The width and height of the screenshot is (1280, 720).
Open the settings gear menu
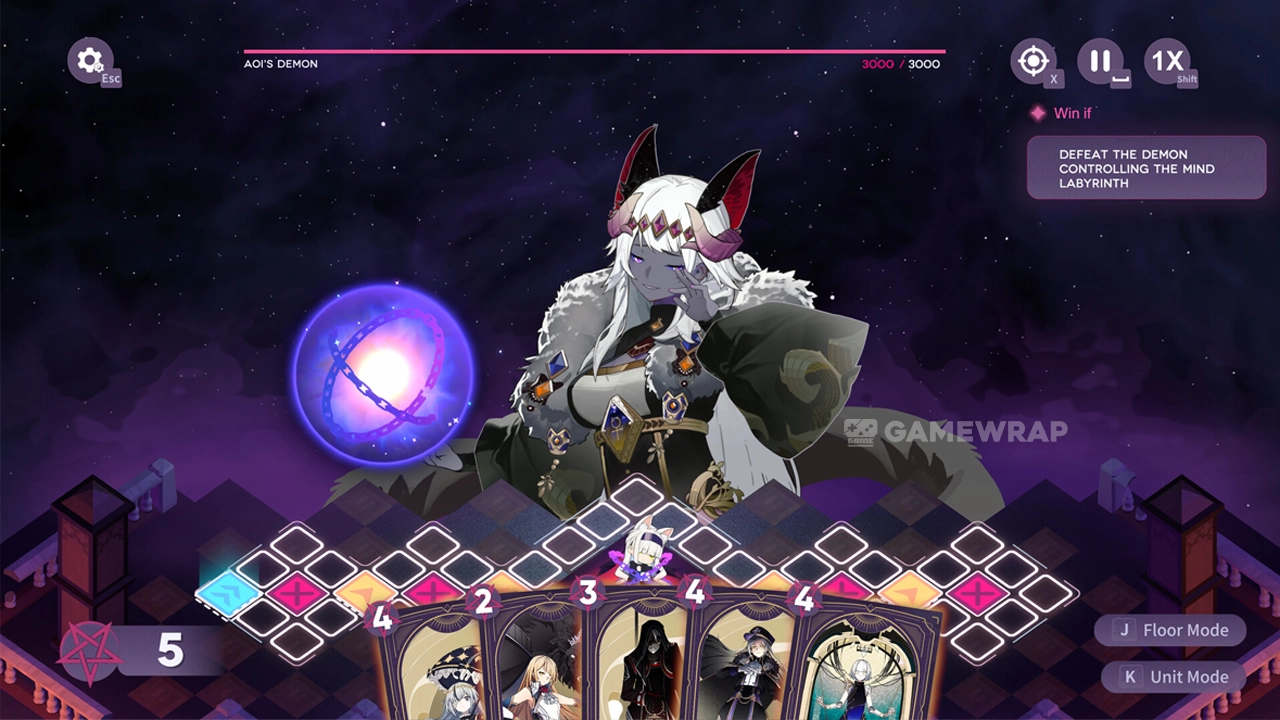point(90,60)
